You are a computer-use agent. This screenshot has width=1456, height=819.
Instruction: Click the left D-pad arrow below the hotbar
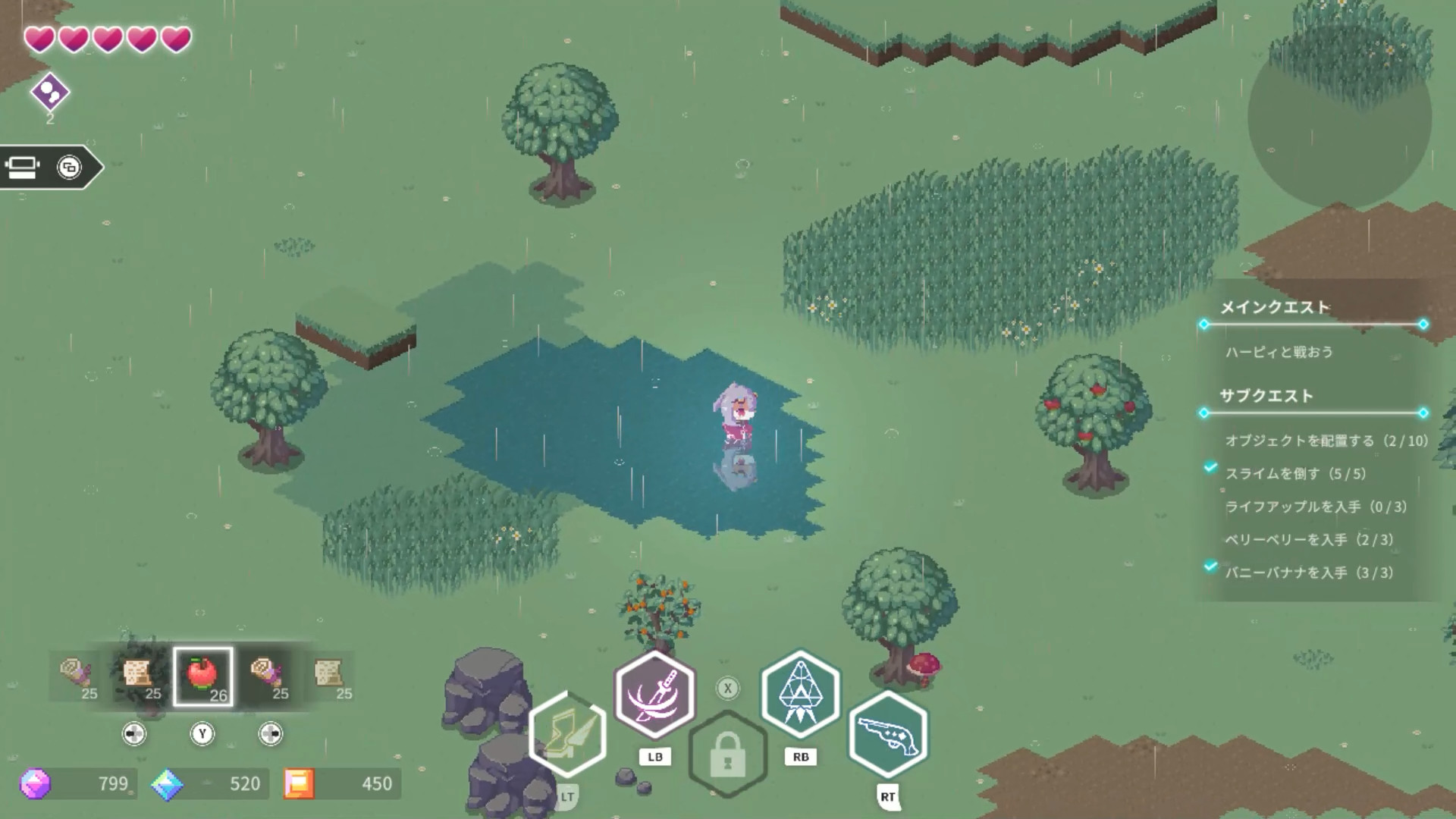click(x=134, y=733)
